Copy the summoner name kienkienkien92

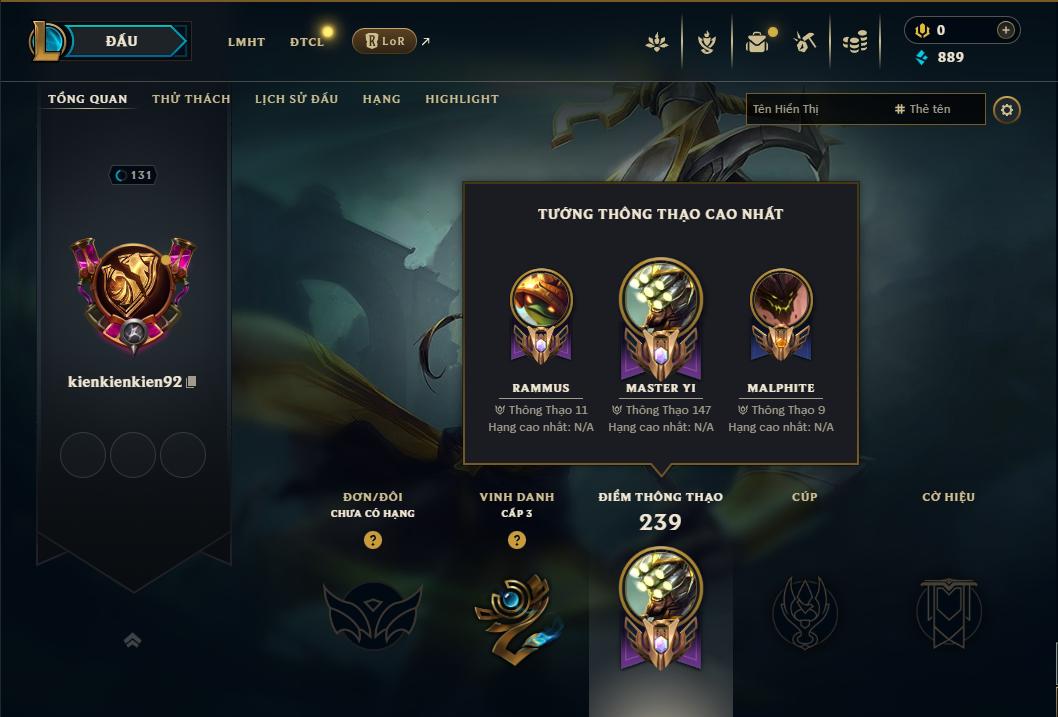191,382
